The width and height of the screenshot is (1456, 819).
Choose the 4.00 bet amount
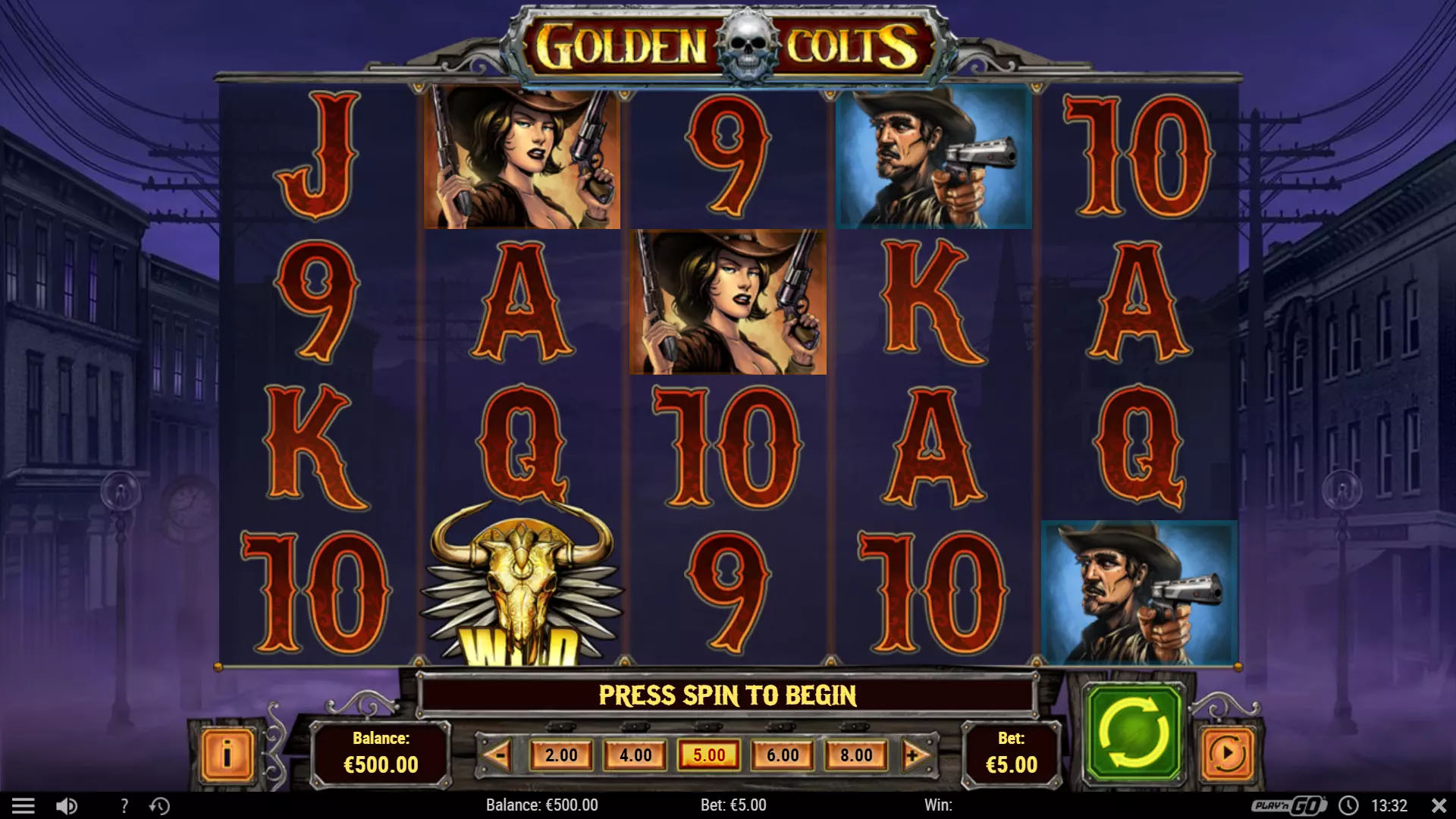click(x=635, y=755)
